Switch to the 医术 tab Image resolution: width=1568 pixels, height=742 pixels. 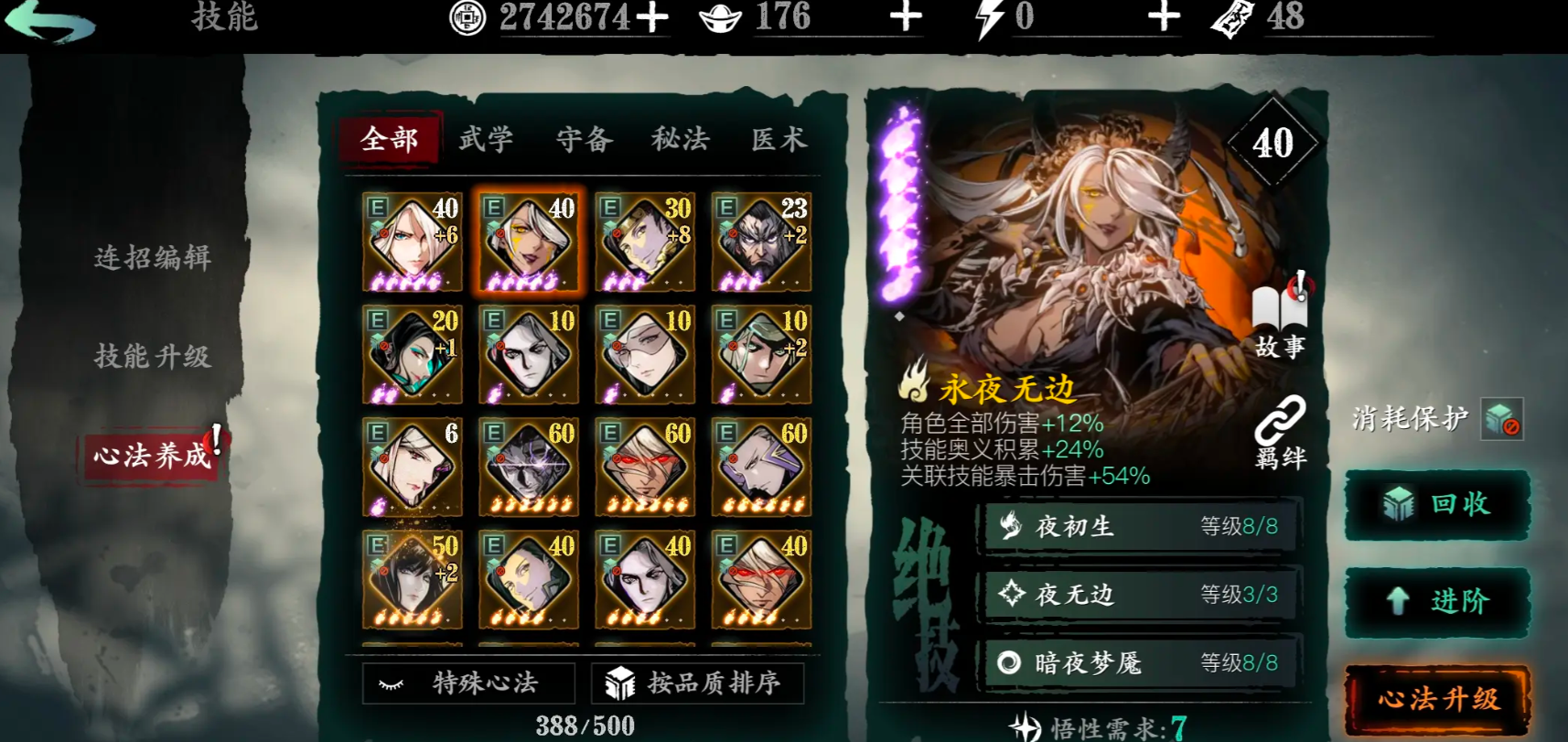[x=777, y=139]
